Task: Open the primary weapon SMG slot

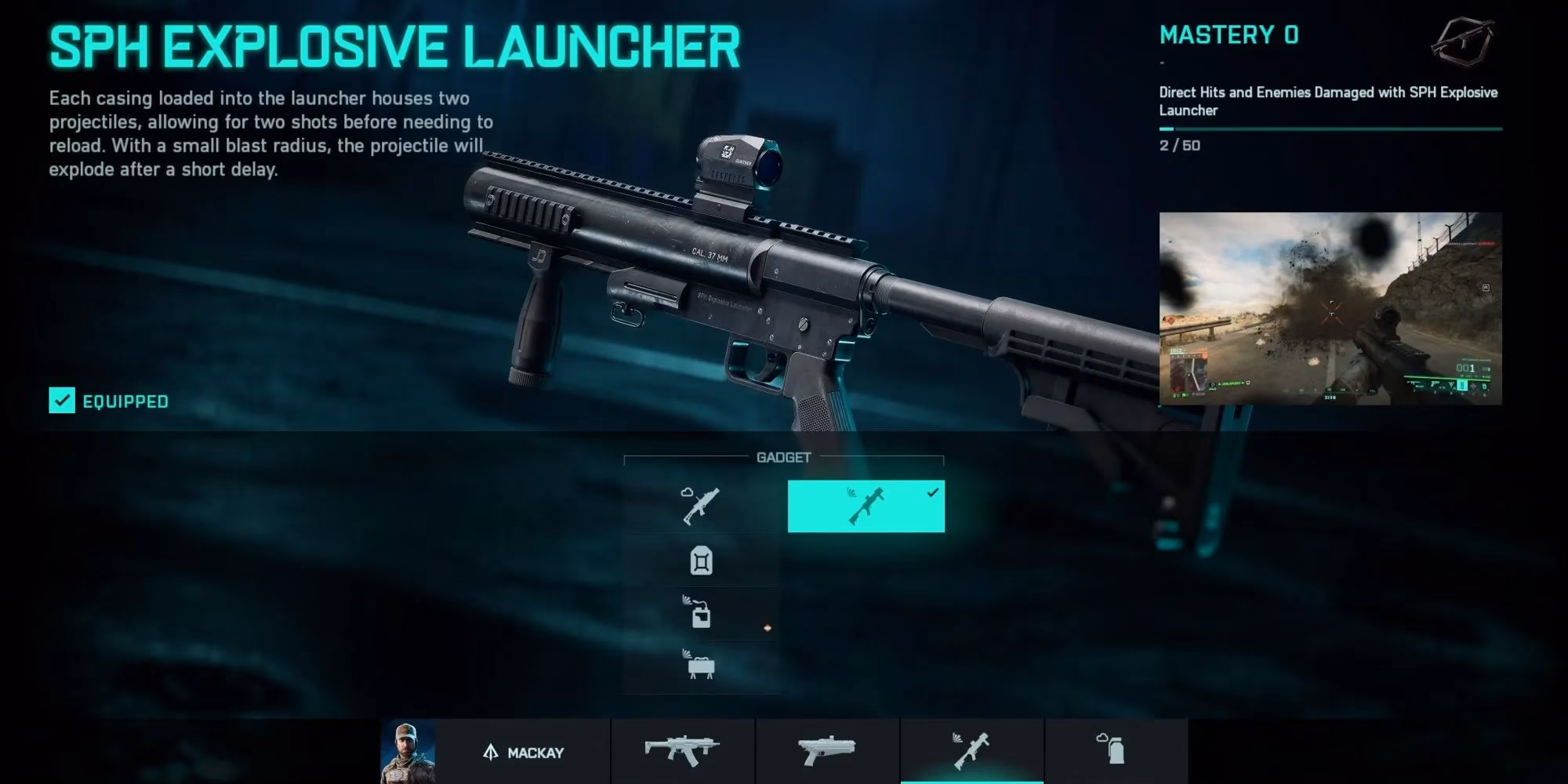Action: (682, 750)
